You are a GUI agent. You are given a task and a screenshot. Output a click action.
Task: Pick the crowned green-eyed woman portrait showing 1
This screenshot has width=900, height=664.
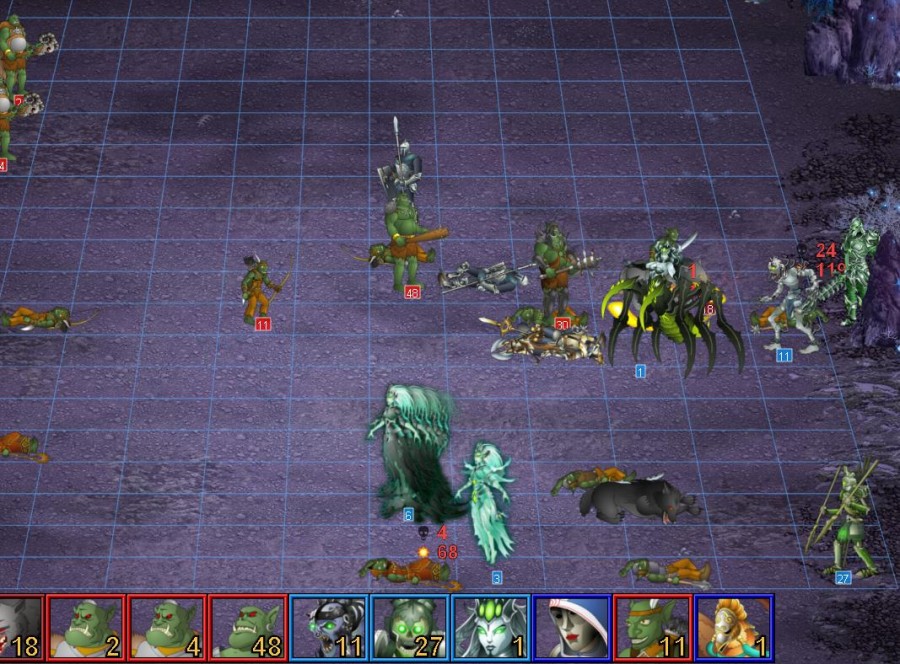[490, 629]
